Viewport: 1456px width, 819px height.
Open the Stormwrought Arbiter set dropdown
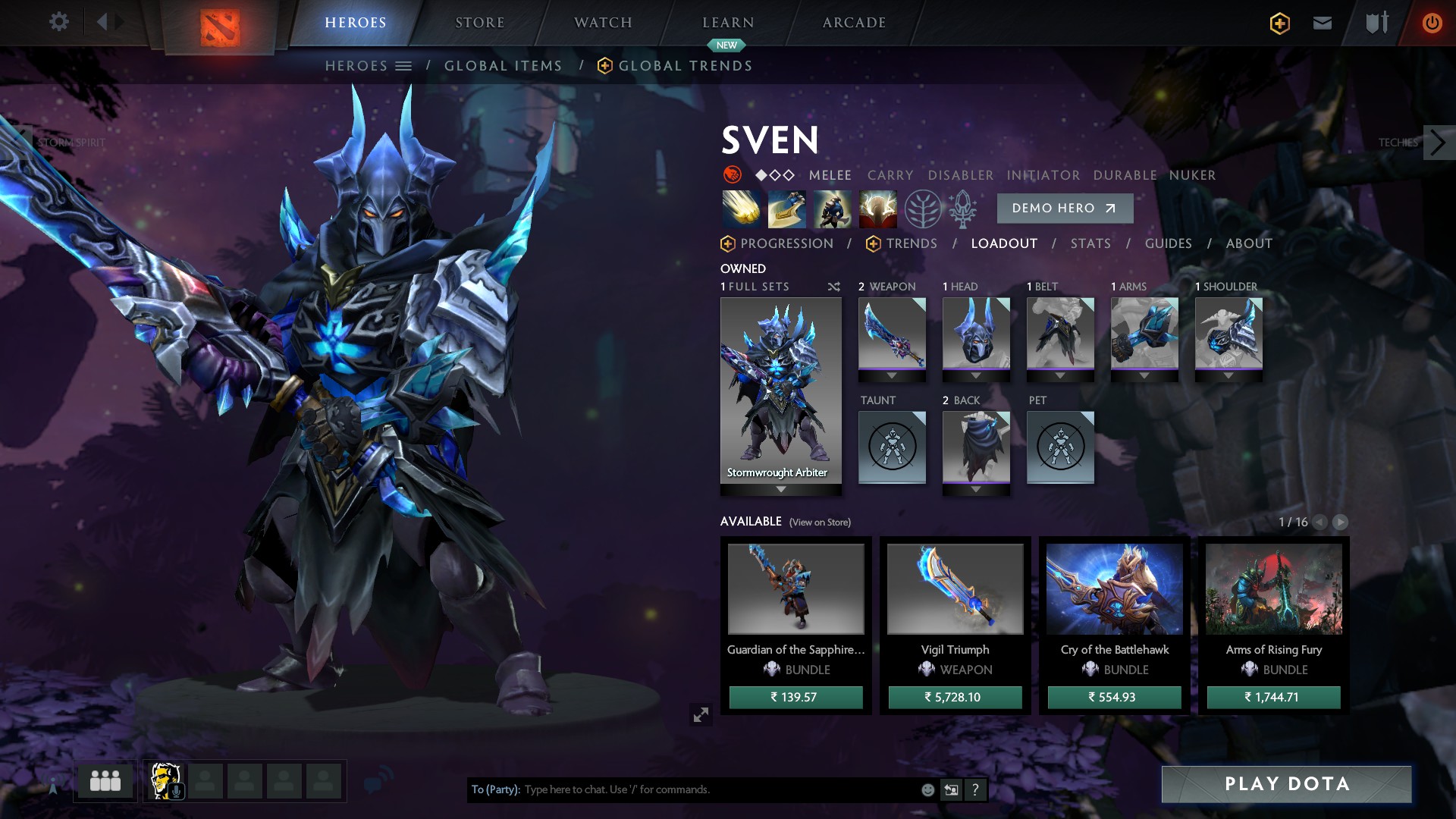click(780, 489)
